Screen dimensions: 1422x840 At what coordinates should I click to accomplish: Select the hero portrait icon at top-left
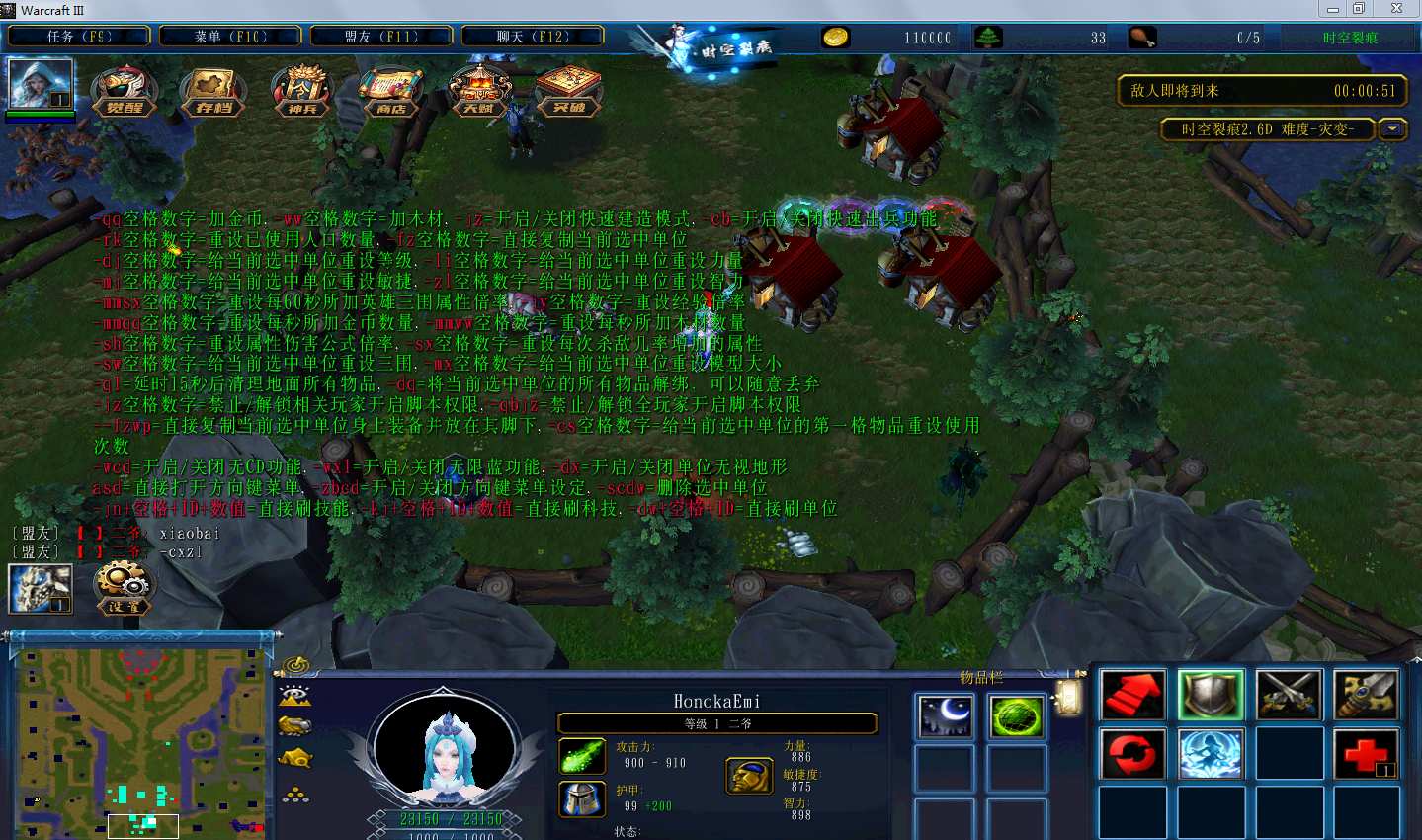pyautogui.click(x=41, y=84)
